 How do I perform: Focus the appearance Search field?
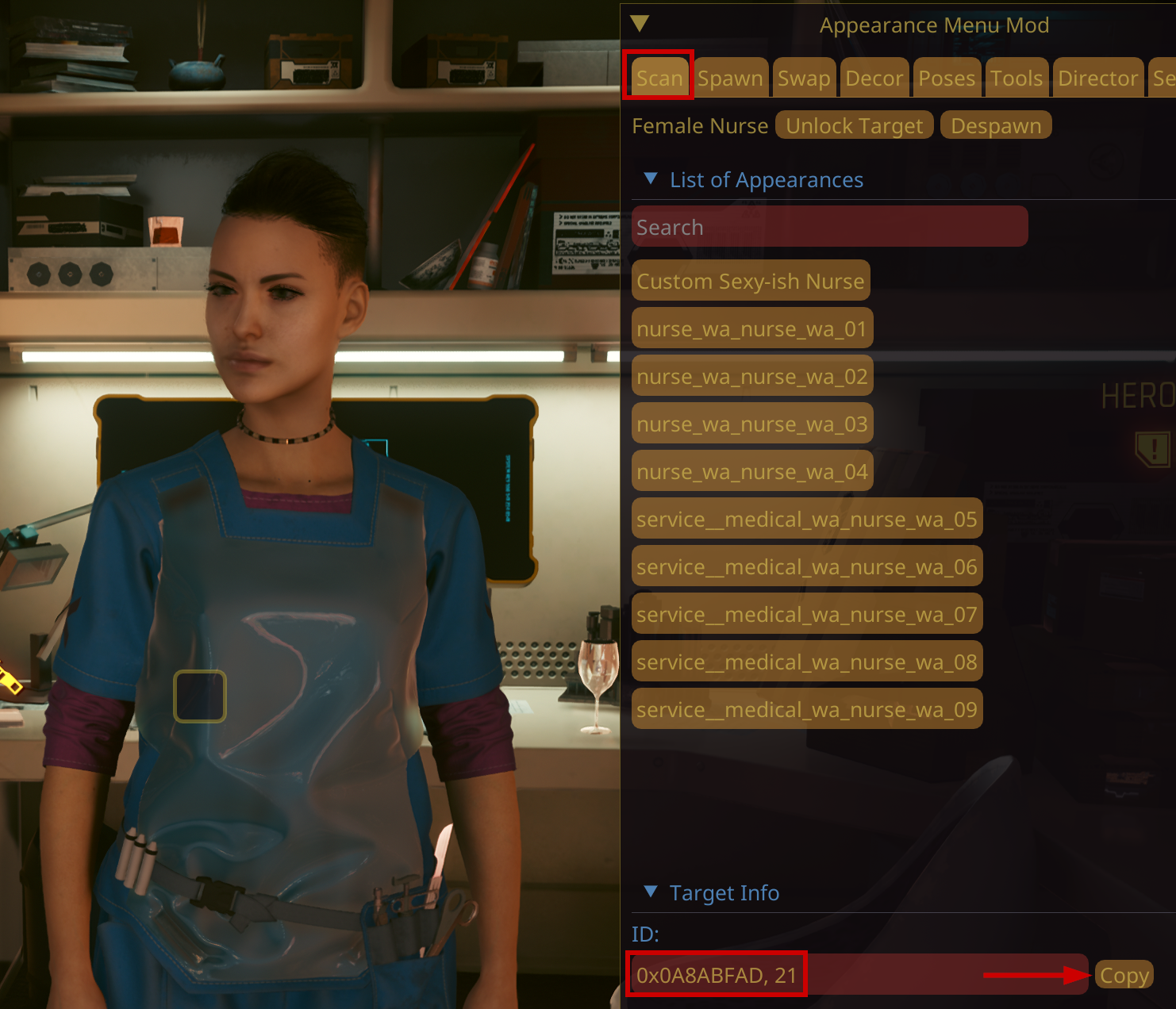coord(829,227)
